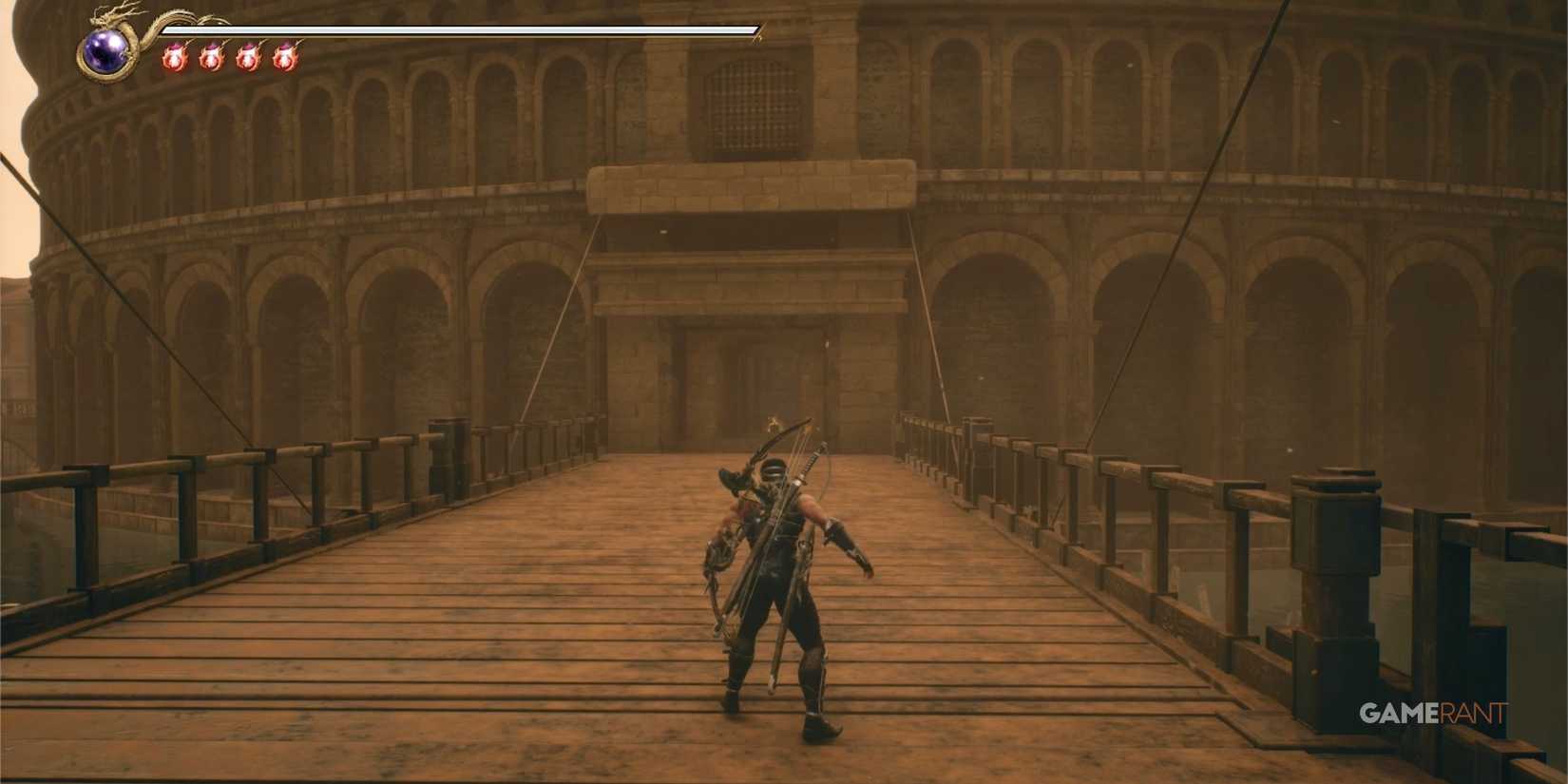The height and width of the screenshot is (784, 1568).
Task: Click the first fire talisman icon
Action: [176, 57]
